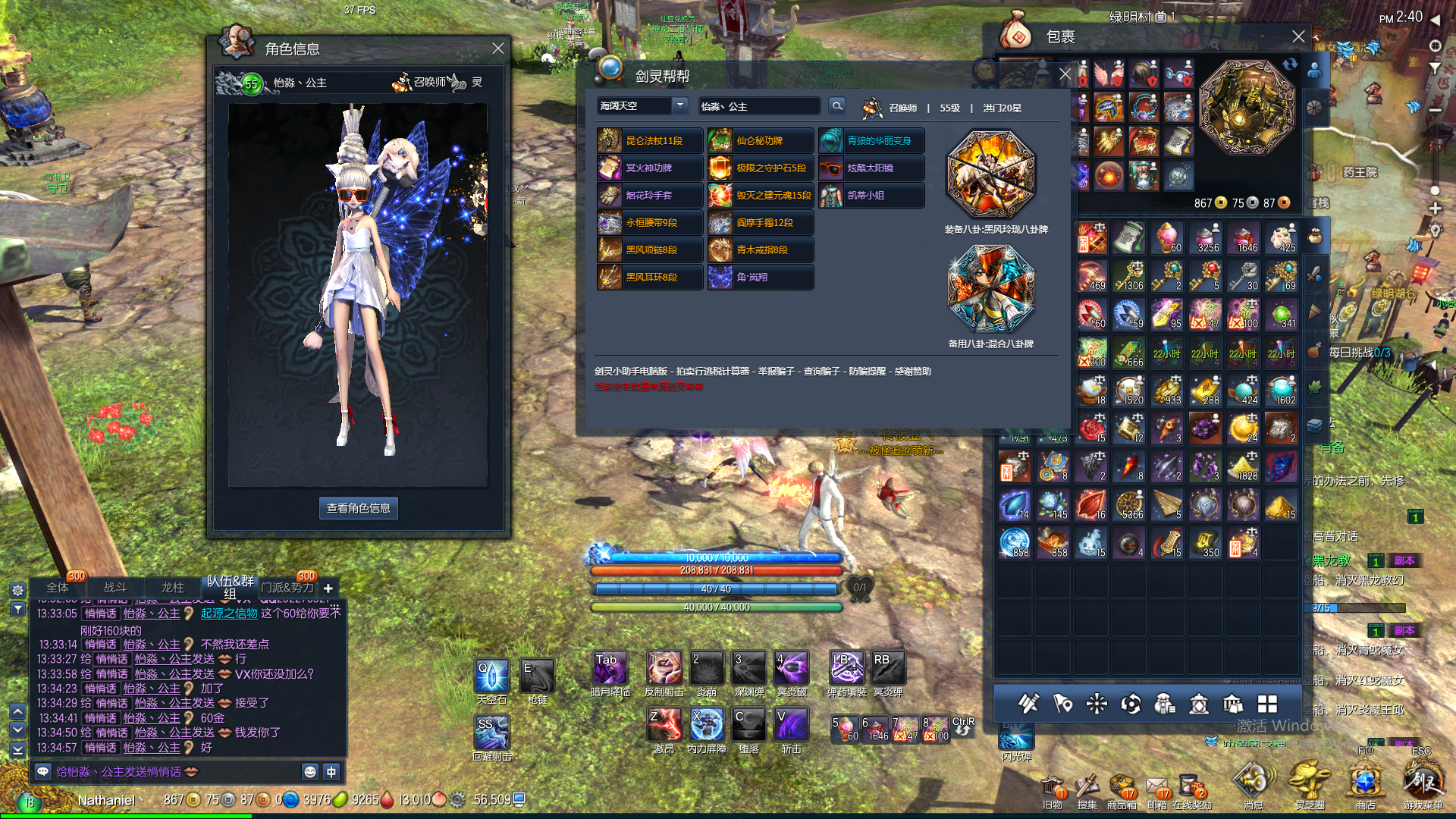Click the 查看角色信息 button
1456x819 pixels.
tap(358, 508)
